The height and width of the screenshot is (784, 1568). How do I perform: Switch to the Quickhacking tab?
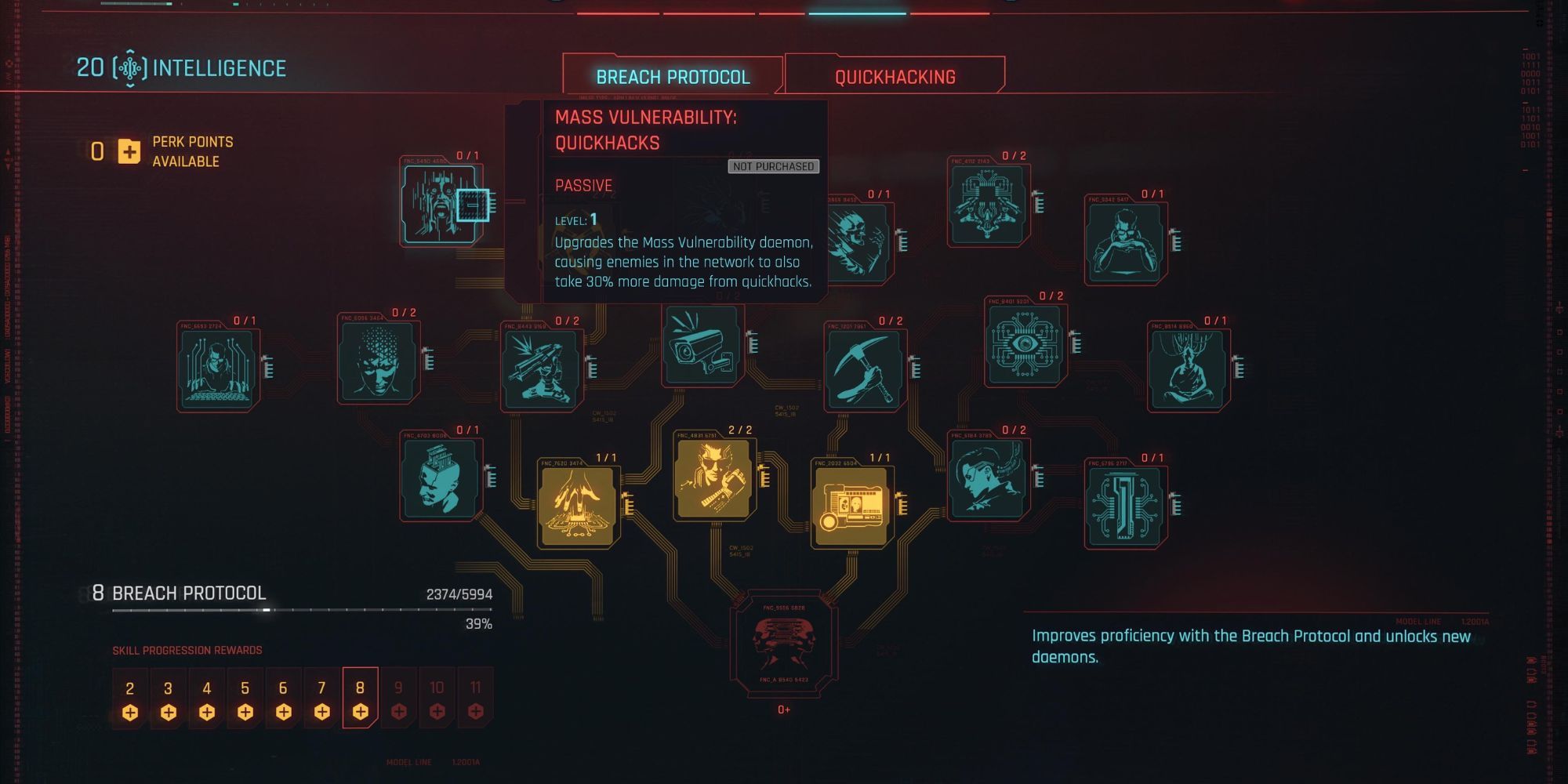[x=894, y=76]
